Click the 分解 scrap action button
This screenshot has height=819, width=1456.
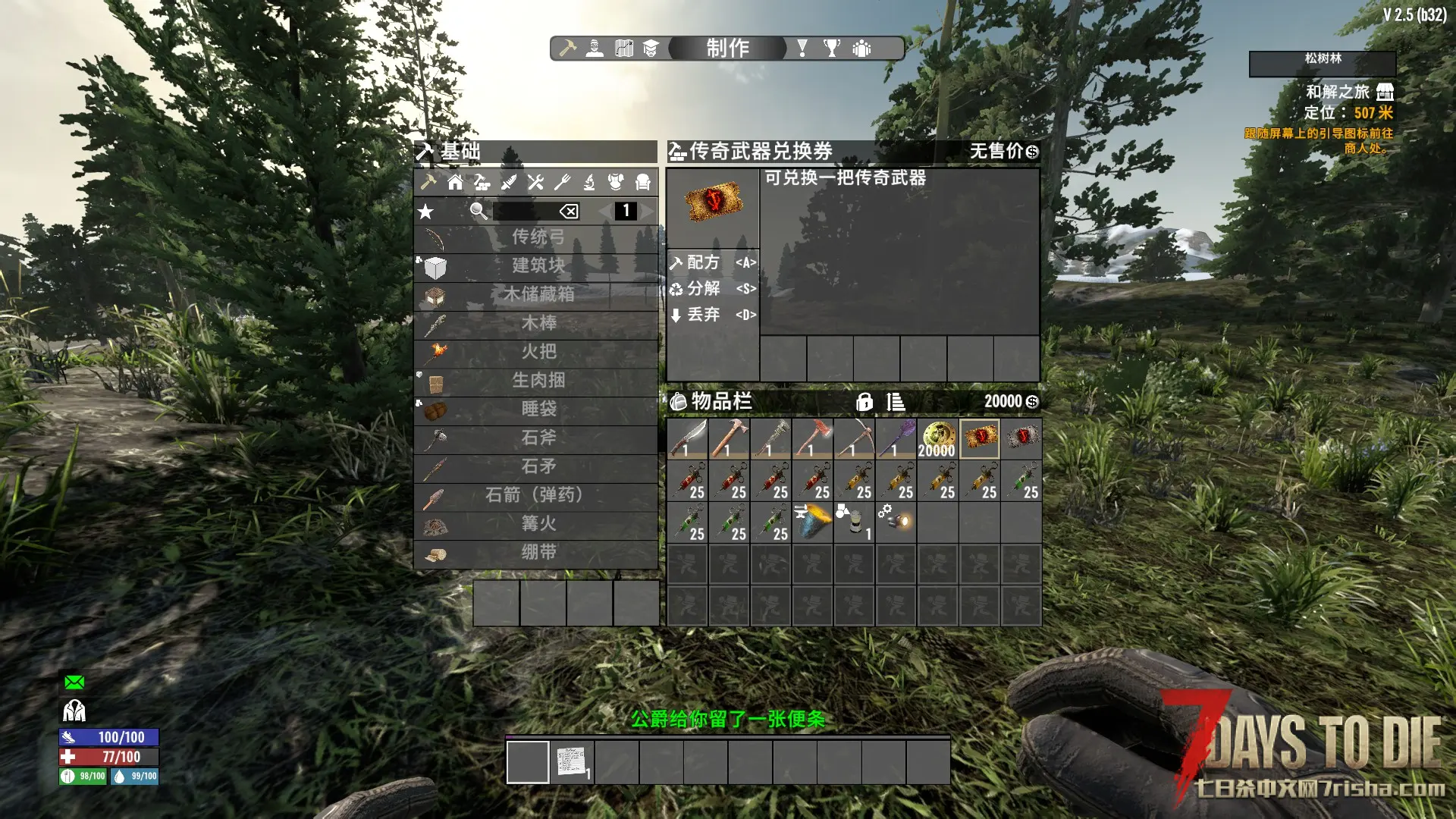point(712,289)
